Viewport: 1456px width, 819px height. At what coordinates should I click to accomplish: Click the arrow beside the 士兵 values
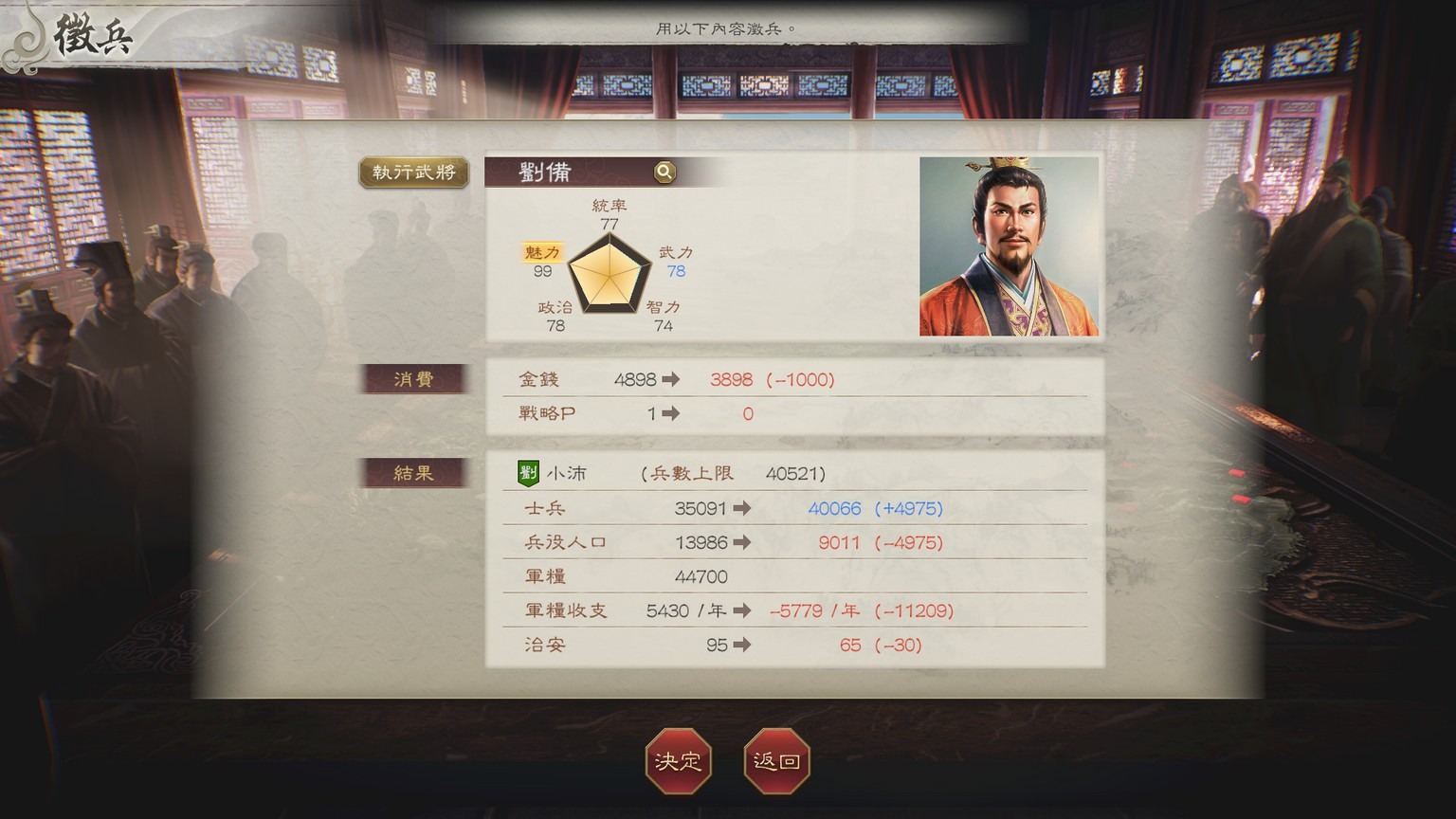point(743,508)
